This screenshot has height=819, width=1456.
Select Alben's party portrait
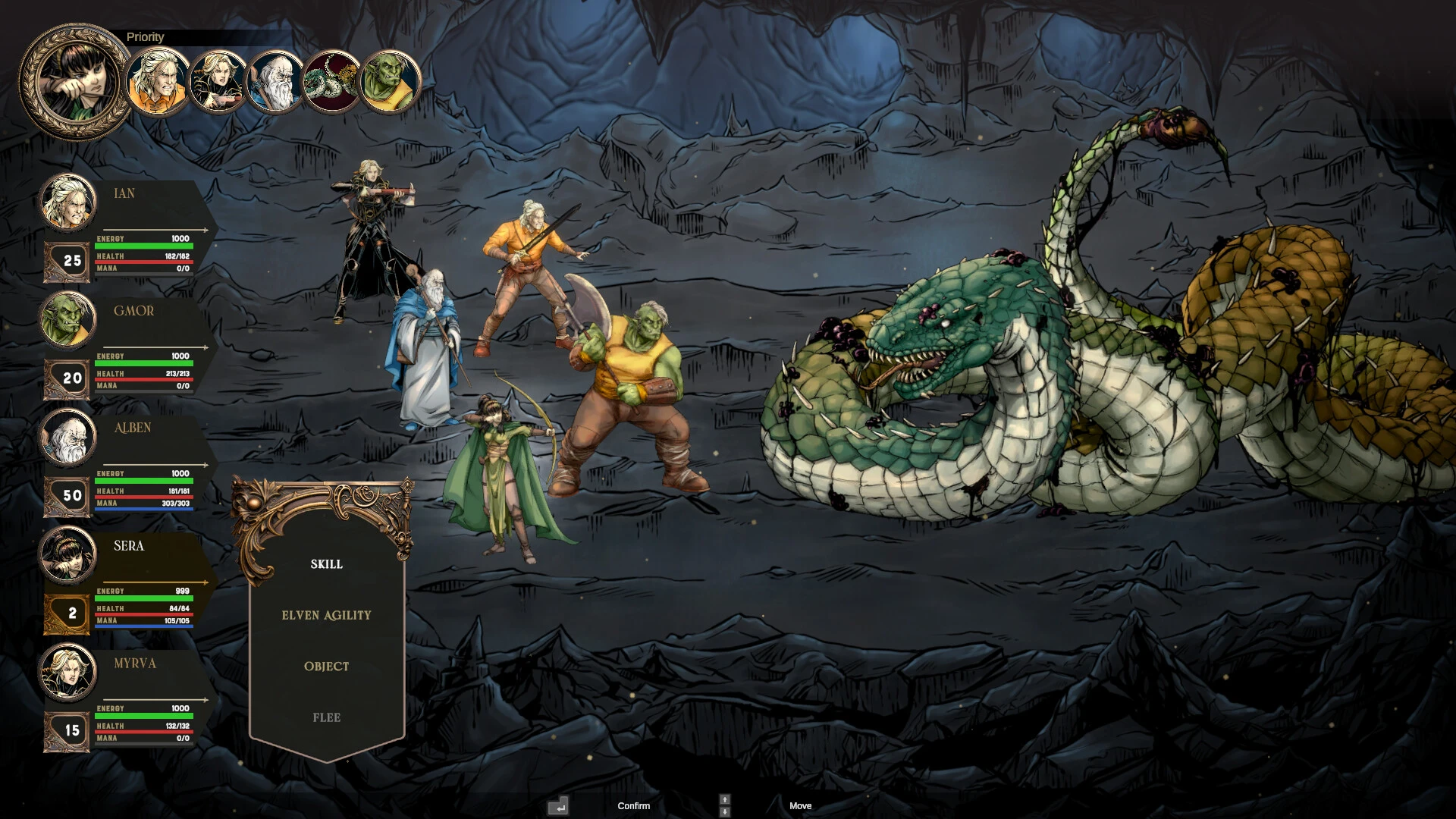click(68, 438)
